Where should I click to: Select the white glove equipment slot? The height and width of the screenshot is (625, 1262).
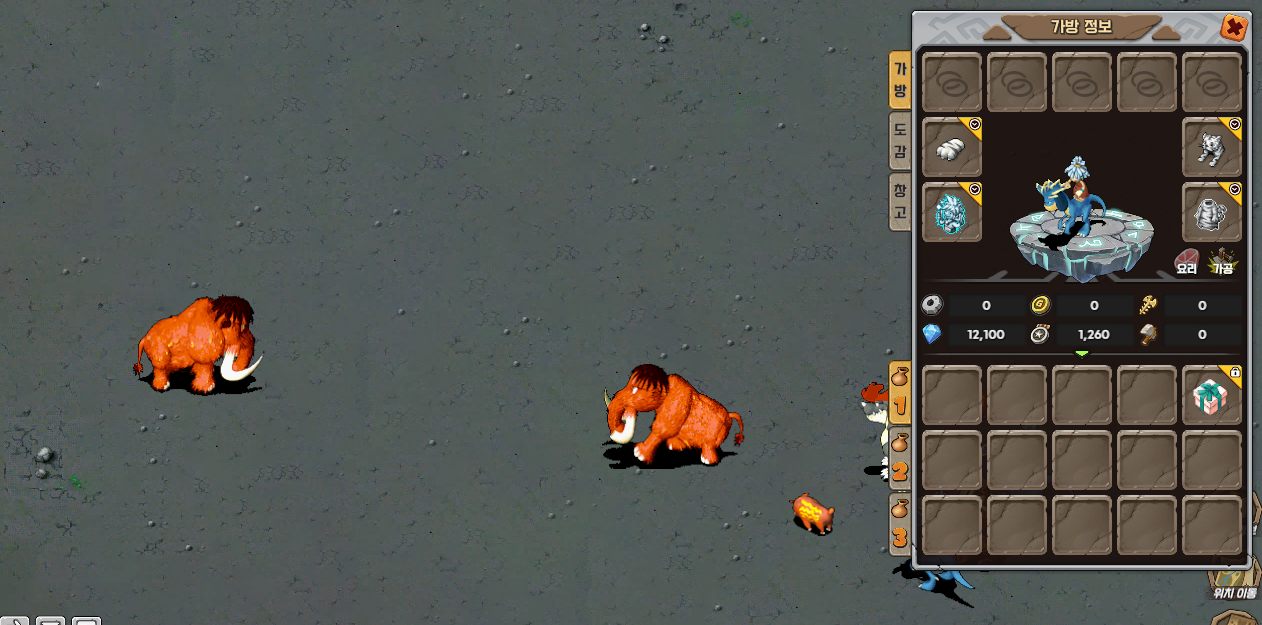click(951, 148)
